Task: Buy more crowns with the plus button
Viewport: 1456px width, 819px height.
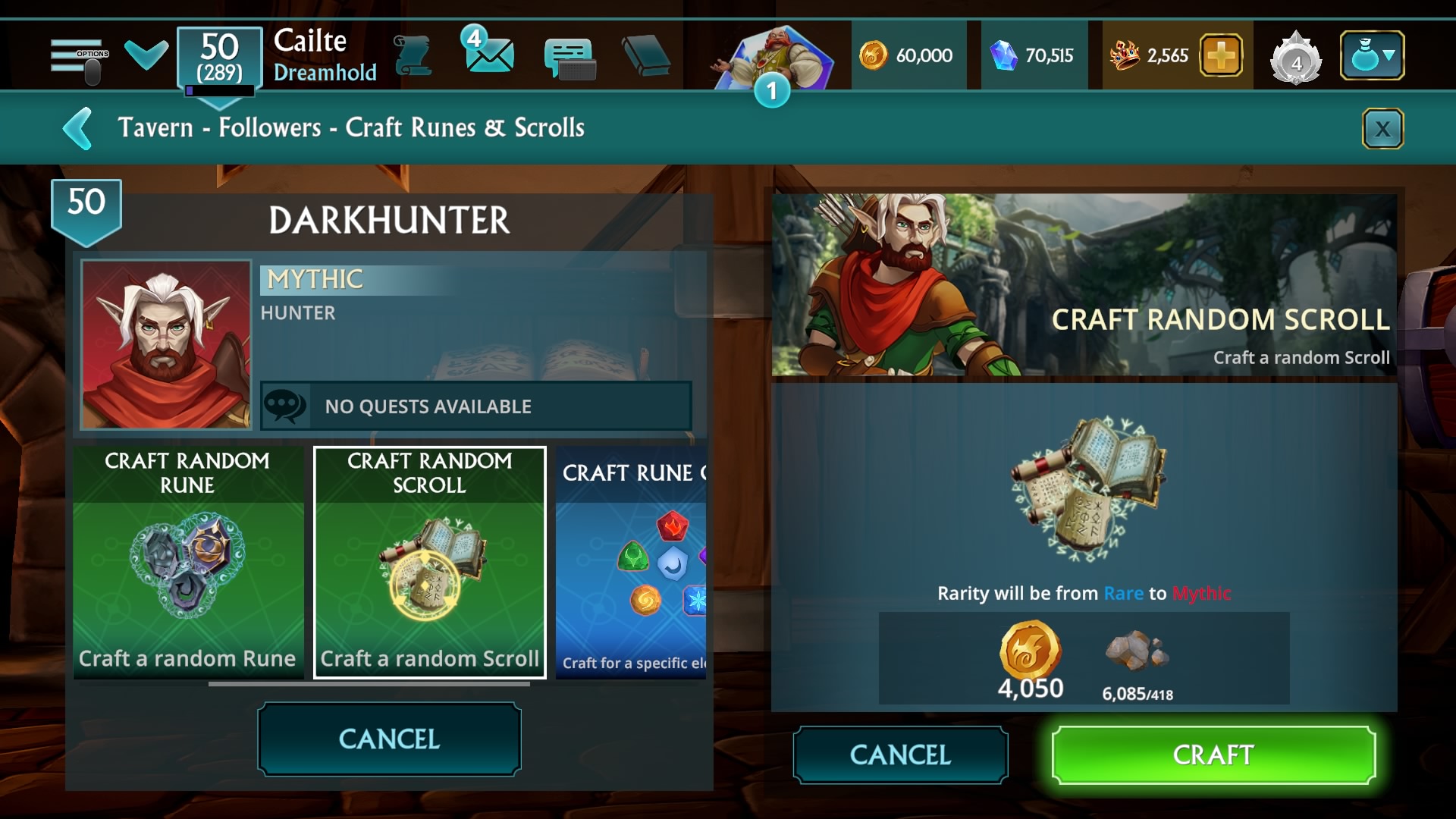Action: pos(1221,55)
